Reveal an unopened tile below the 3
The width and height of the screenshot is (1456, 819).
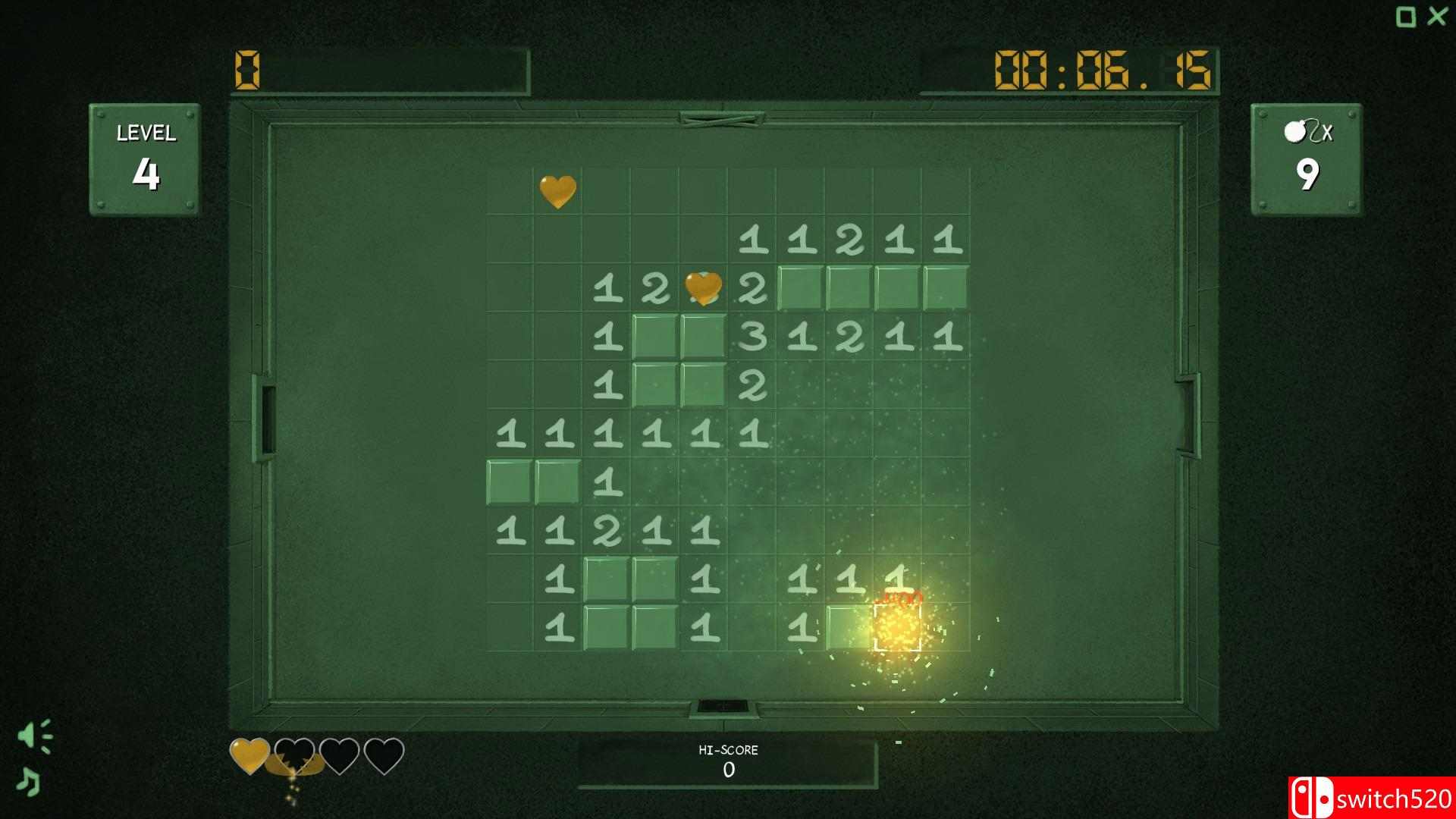click(701, 383)
